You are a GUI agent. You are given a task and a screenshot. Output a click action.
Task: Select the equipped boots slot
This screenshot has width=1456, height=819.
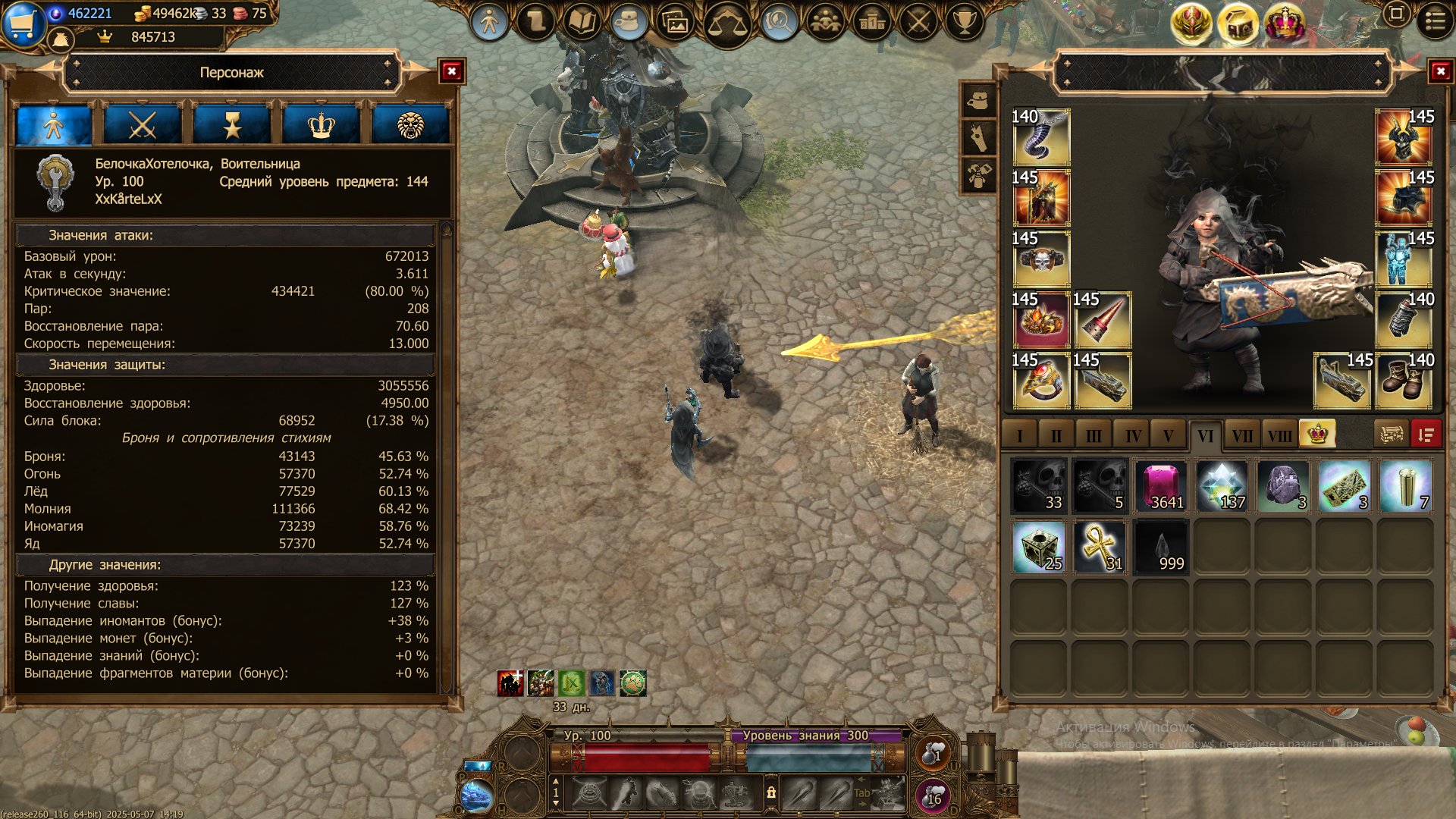[x=1404, y=380]
